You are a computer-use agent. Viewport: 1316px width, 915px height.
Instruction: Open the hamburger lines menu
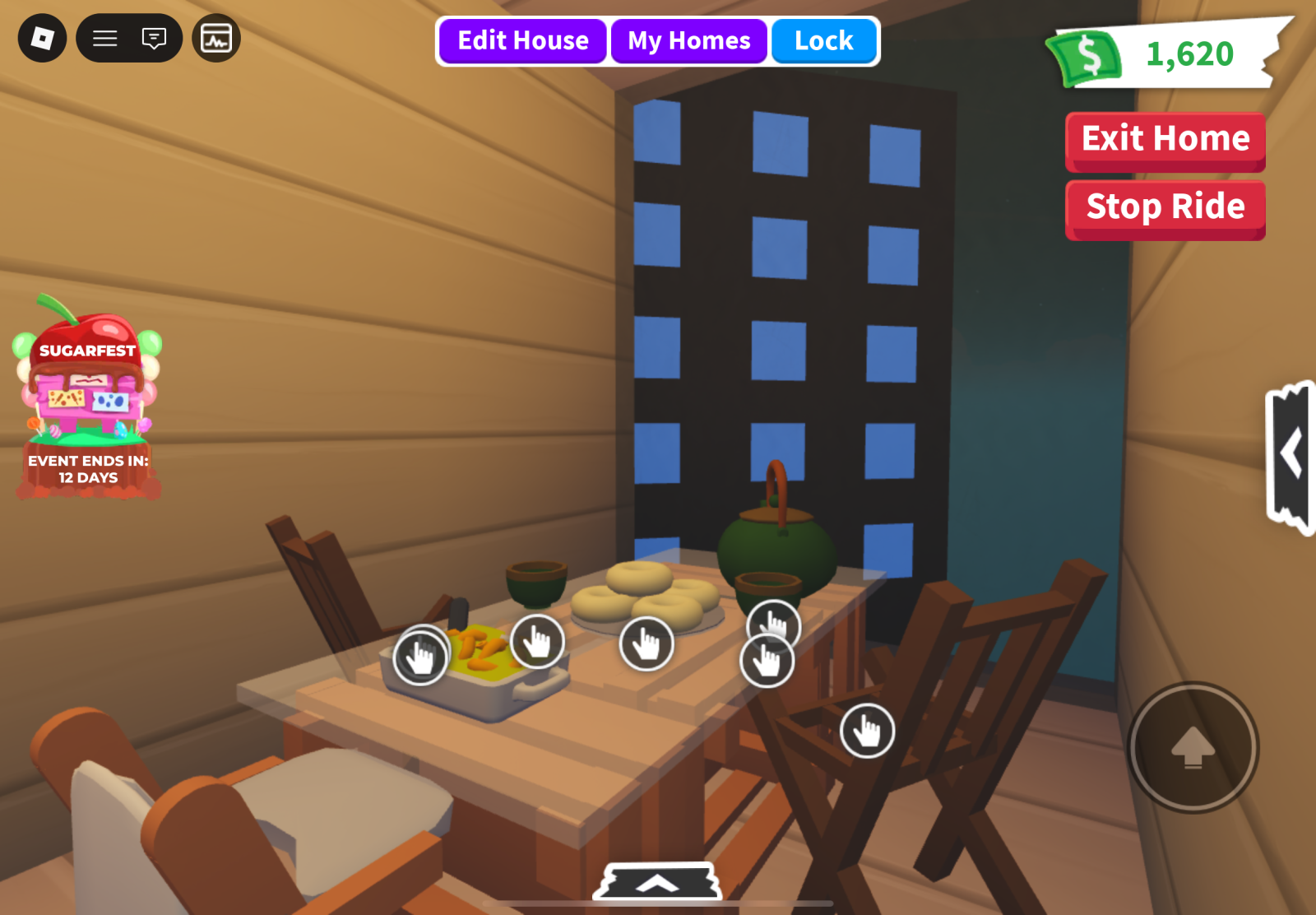click(x=105, y=38)
